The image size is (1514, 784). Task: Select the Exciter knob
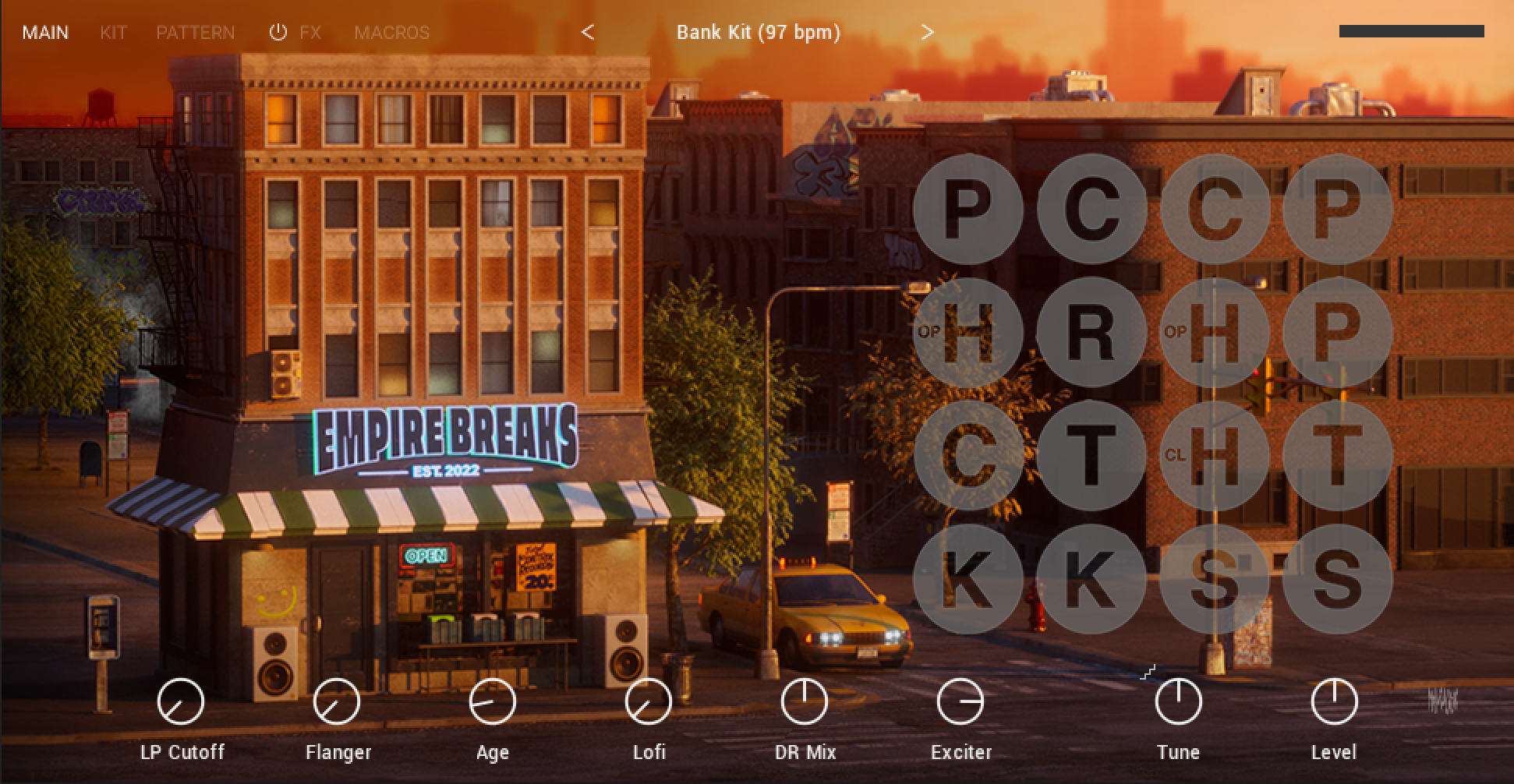[x=960, y=701]
